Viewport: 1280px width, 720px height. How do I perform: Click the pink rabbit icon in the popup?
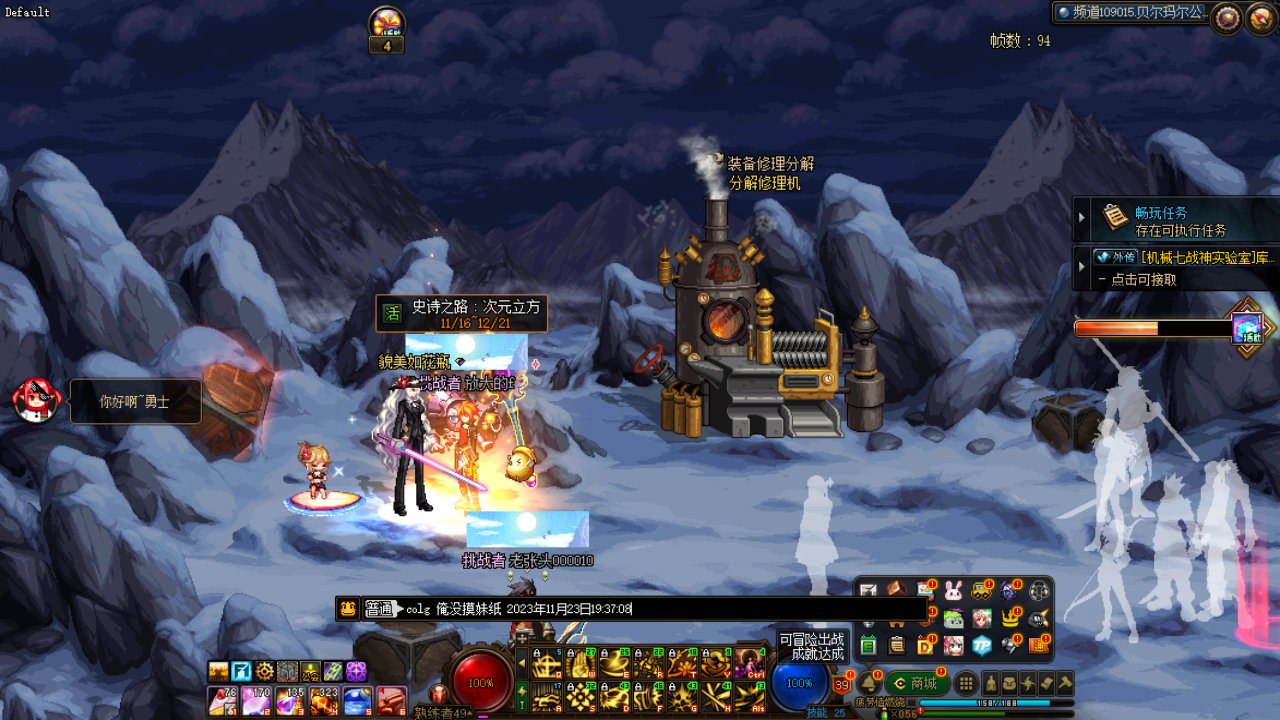953,591
